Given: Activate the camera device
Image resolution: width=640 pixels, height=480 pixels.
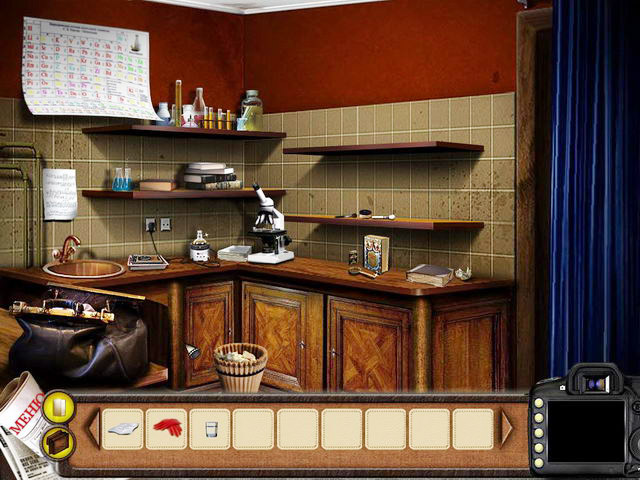Looking at the screenshot, I should [585, 425].
